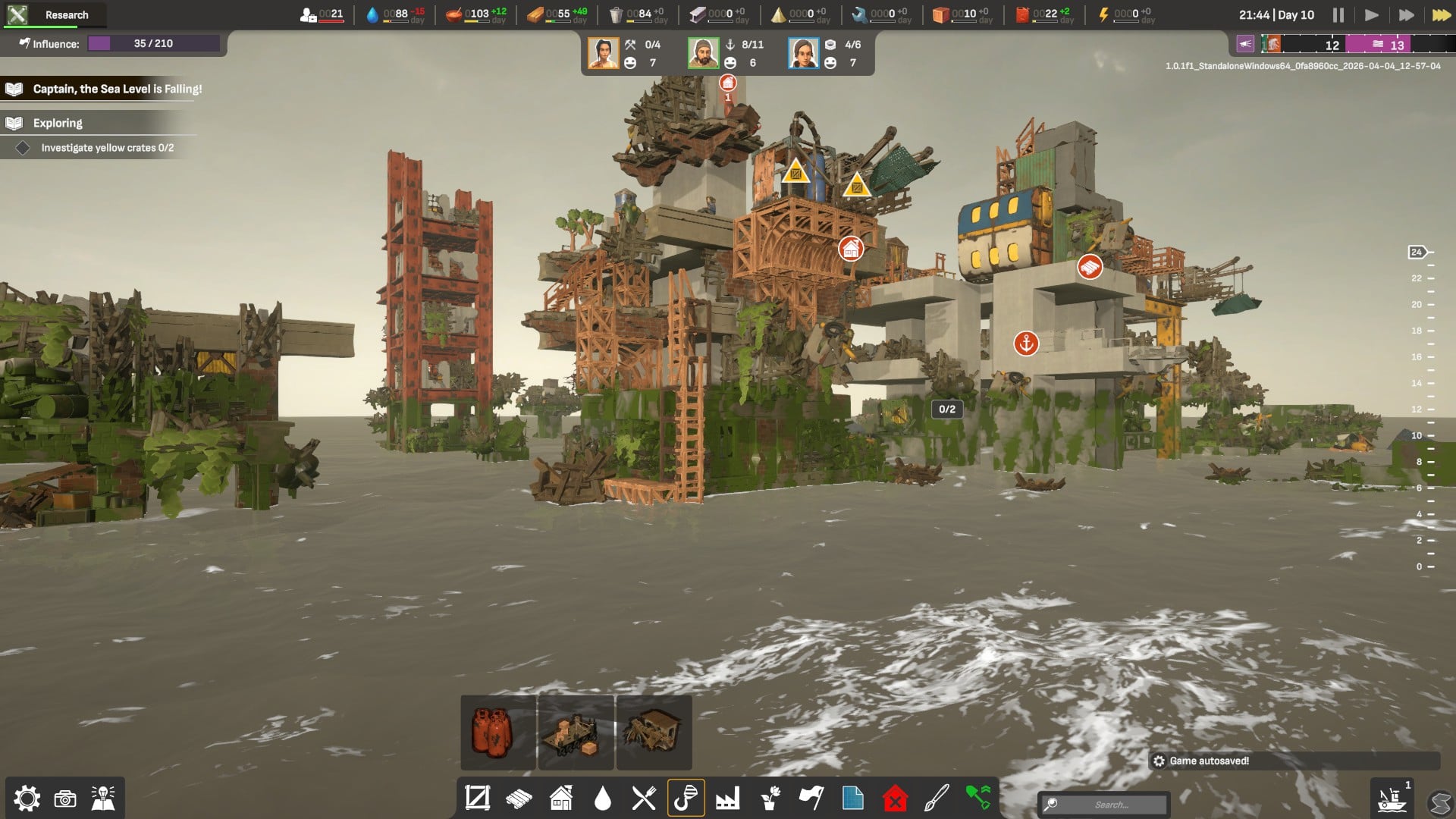Viewport: 1456px width, 819px height.
Task: Click the building search field
Action: click(1111, 805)
